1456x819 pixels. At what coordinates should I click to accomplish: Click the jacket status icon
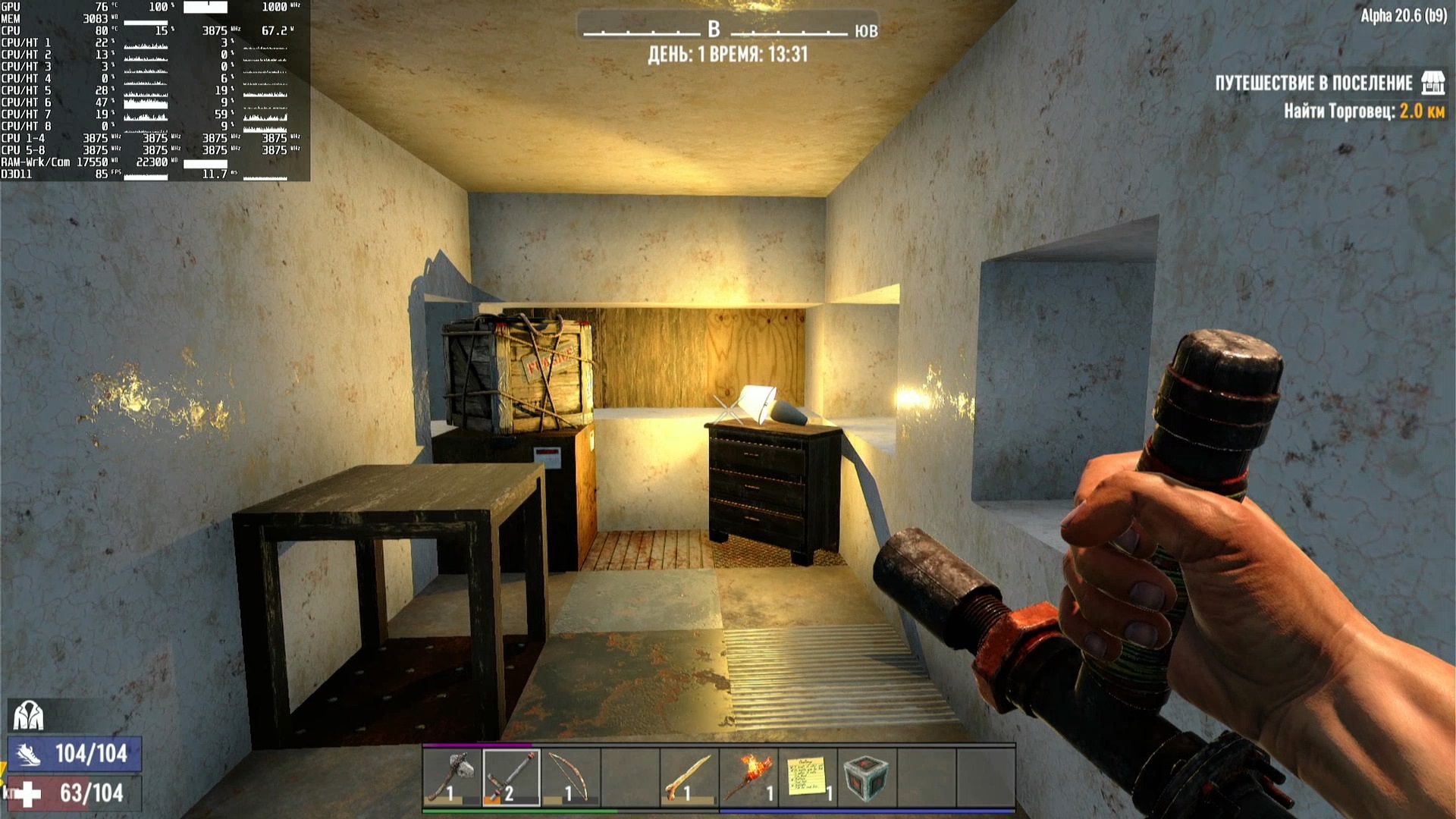click(x=28, y=715)
